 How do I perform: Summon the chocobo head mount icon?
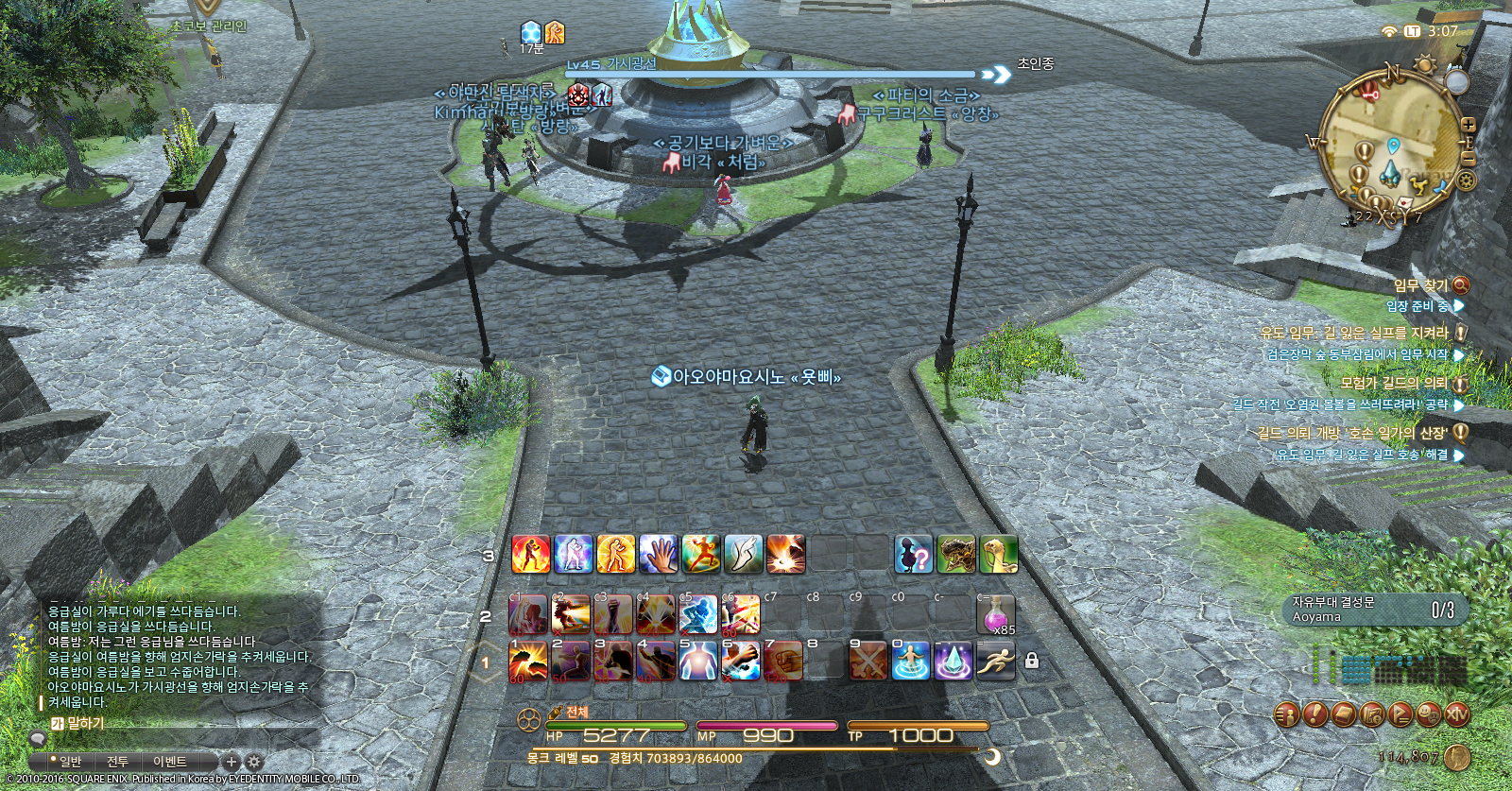coord(998,555)
